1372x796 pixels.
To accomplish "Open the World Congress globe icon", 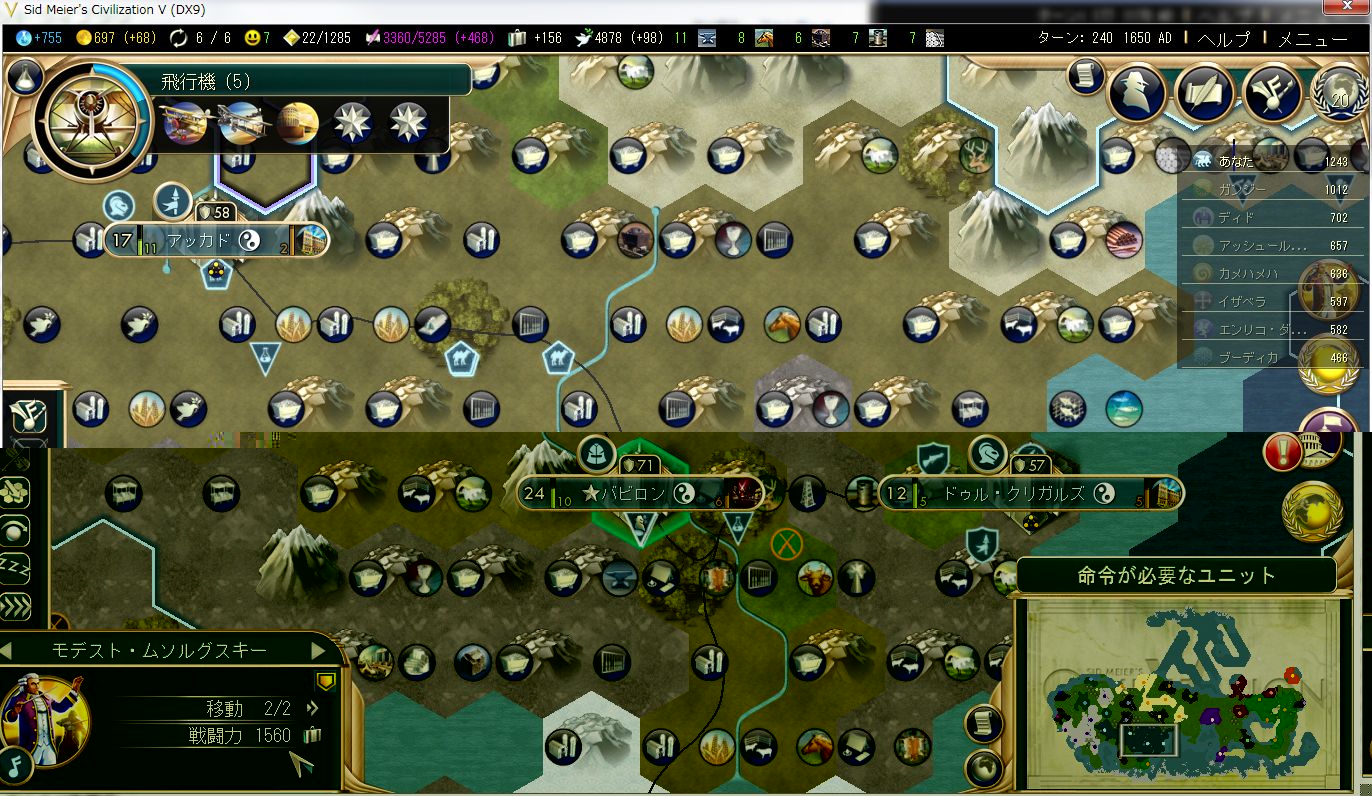I will click(1340, 93).
